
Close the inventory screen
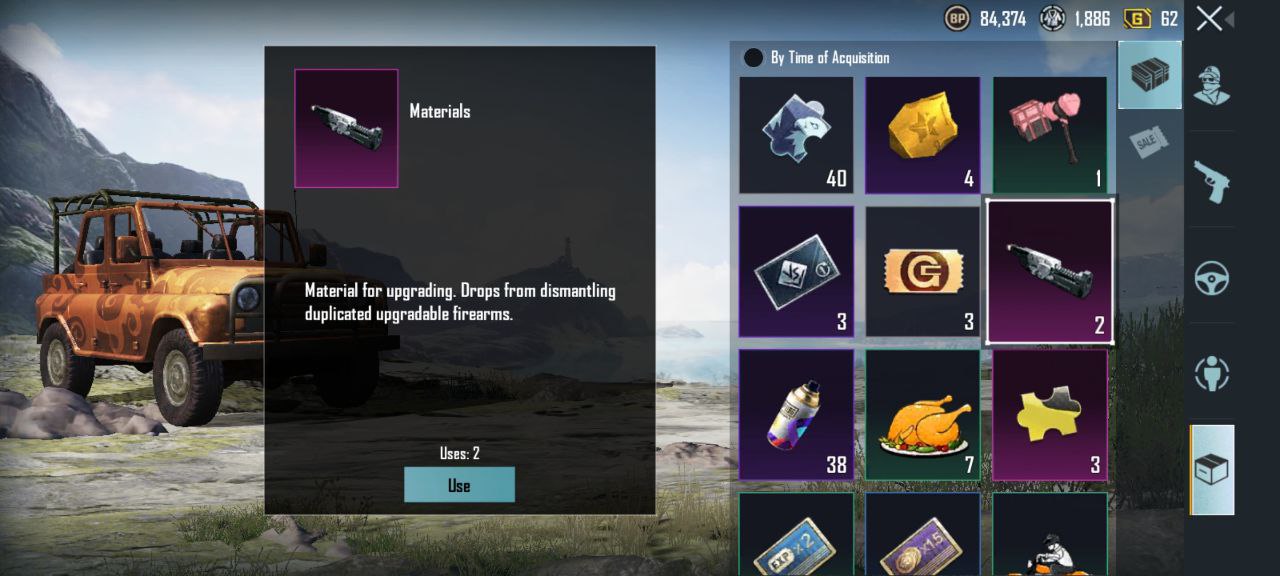1209,18
